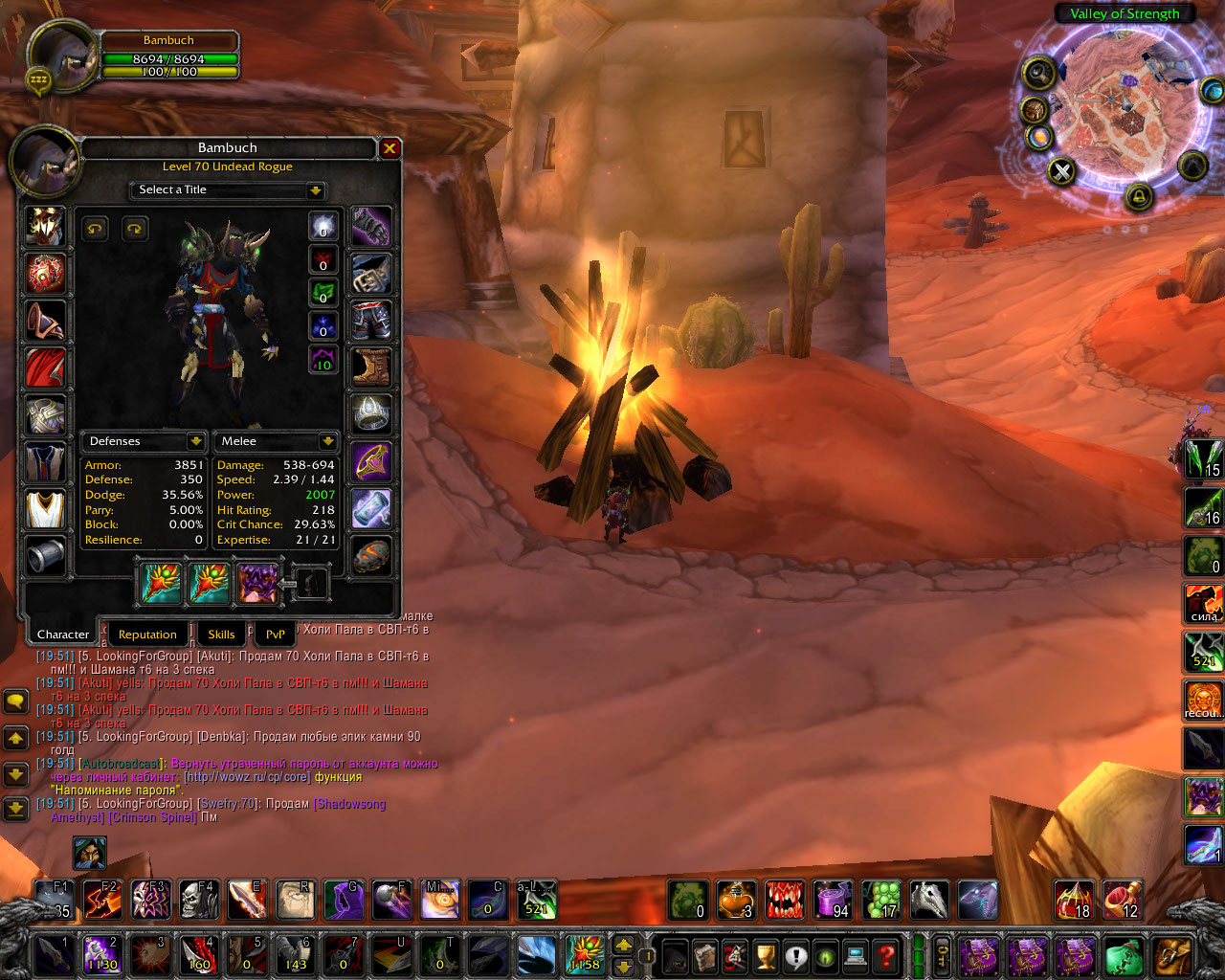Open the keyring button beside the bags
Viewport: 1225px width, 980px height.
coord(943,955)
